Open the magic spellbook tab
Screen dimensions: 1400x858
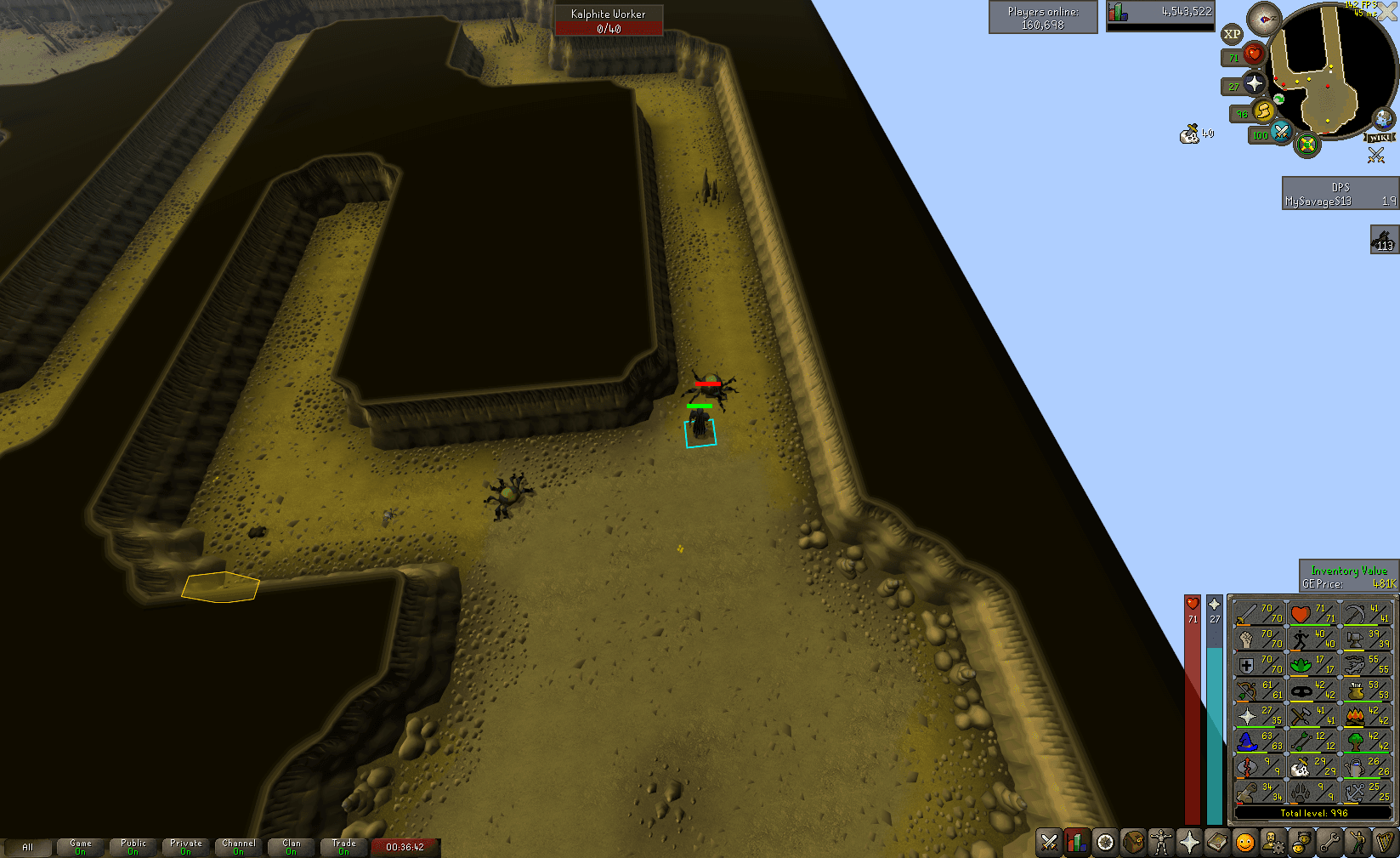pos(1216,844)
